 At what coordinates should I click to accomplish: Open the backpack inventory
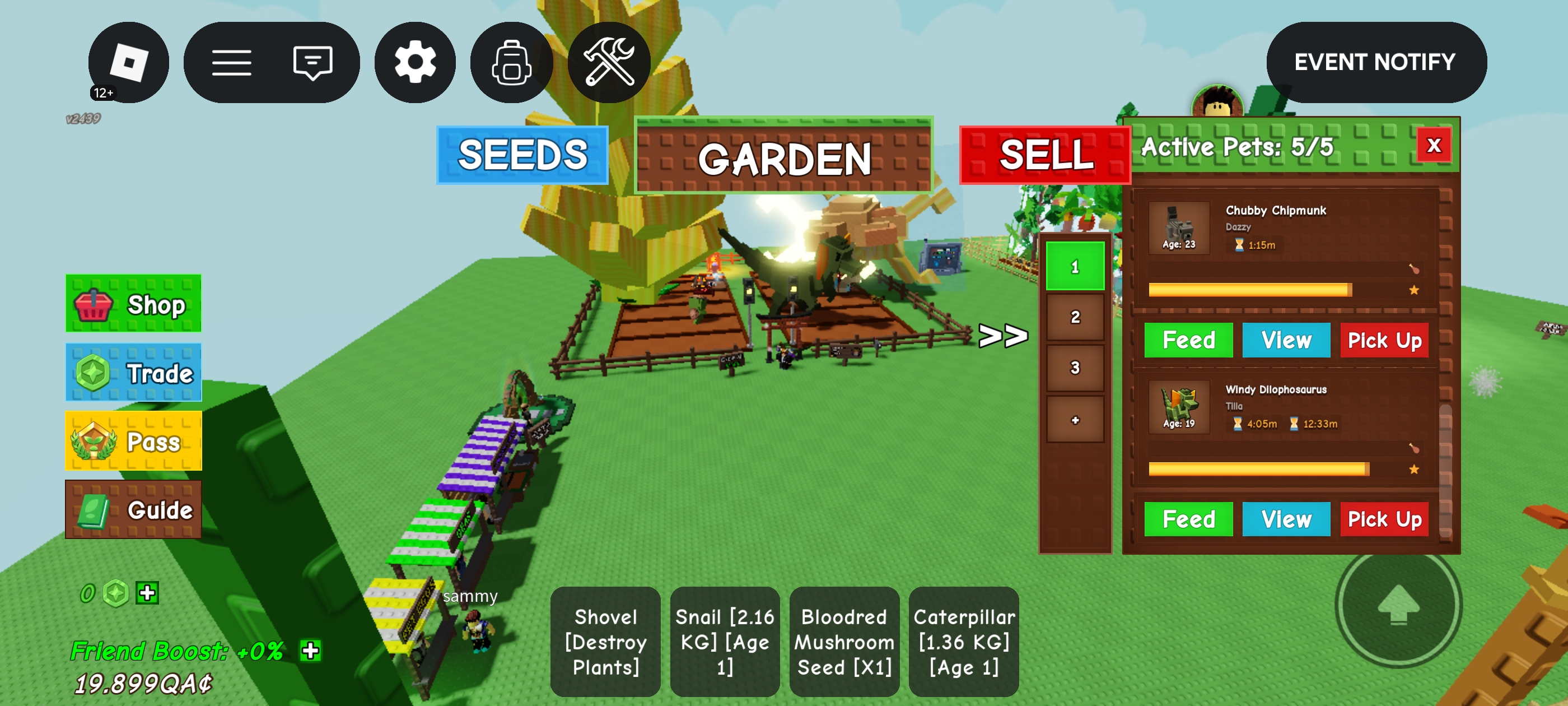pyautogui.click(x=511, y=62)
